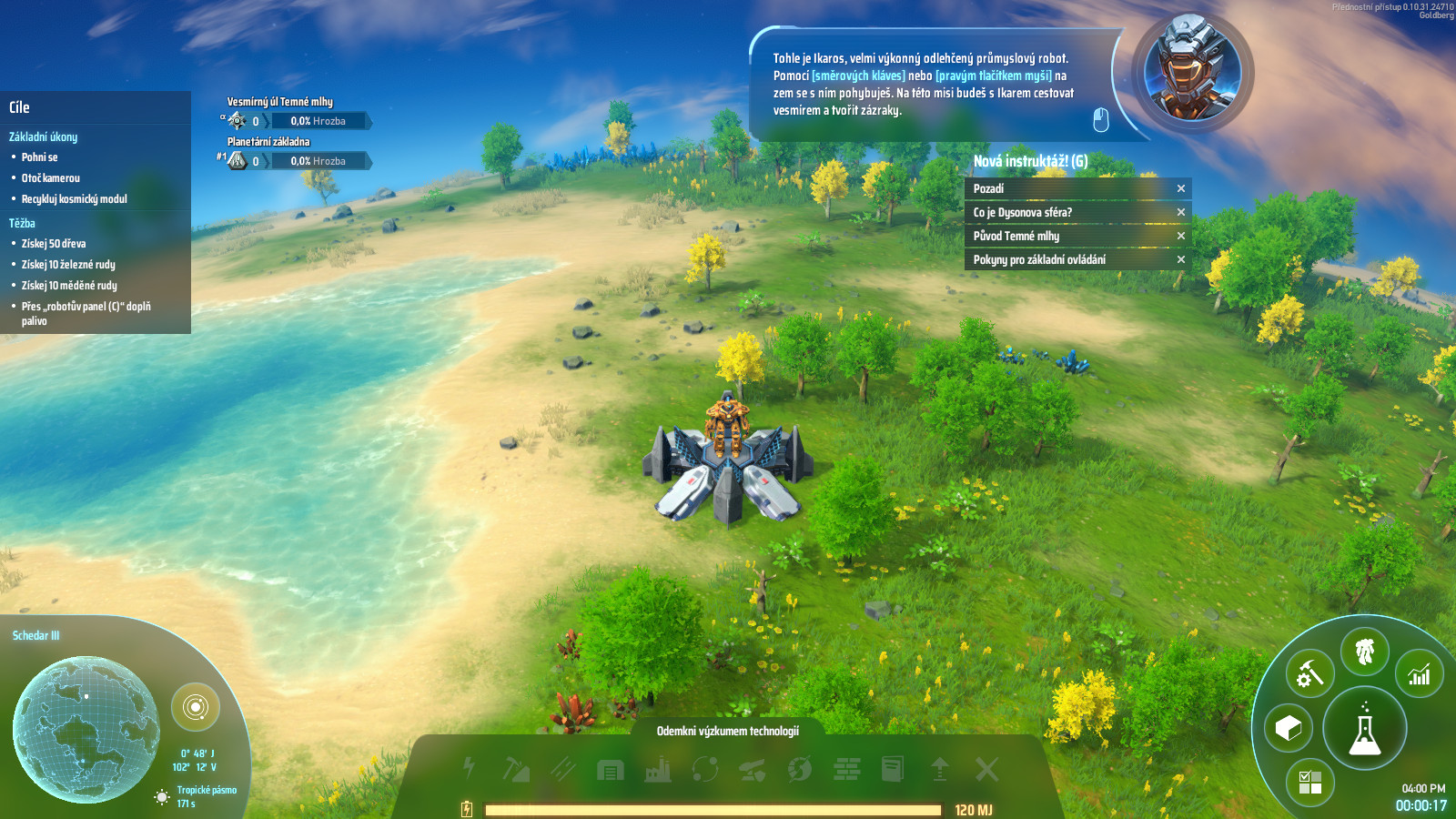Click the Icarus advisor portrait
Image resolution: width=1456 pixels, height=819 pixels.
[1192, 69]
